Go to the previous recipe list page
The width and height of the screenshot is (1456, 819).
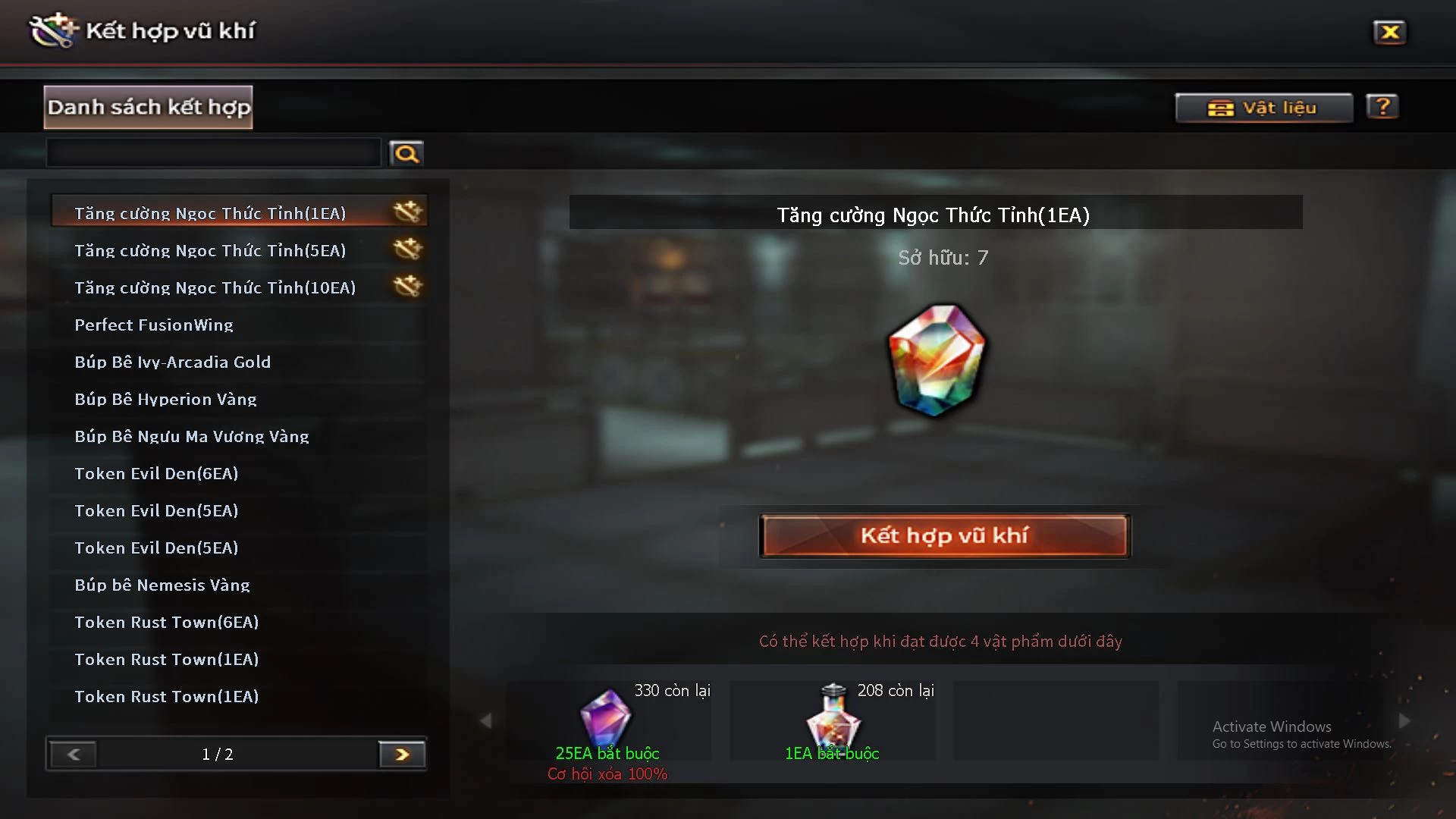74,755
